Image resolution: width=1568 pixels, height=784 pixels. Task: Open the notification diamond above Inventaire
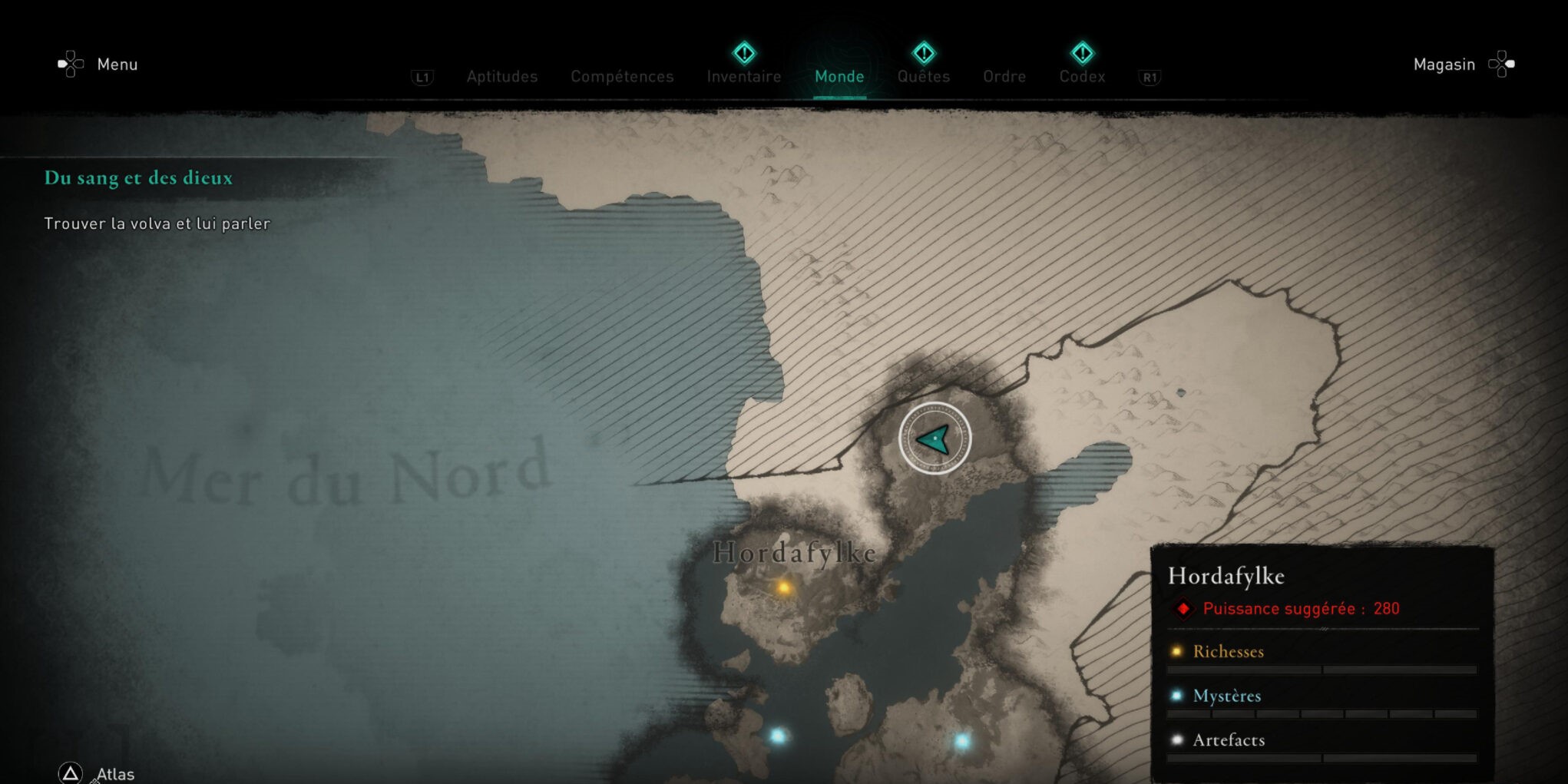point(743,52)
